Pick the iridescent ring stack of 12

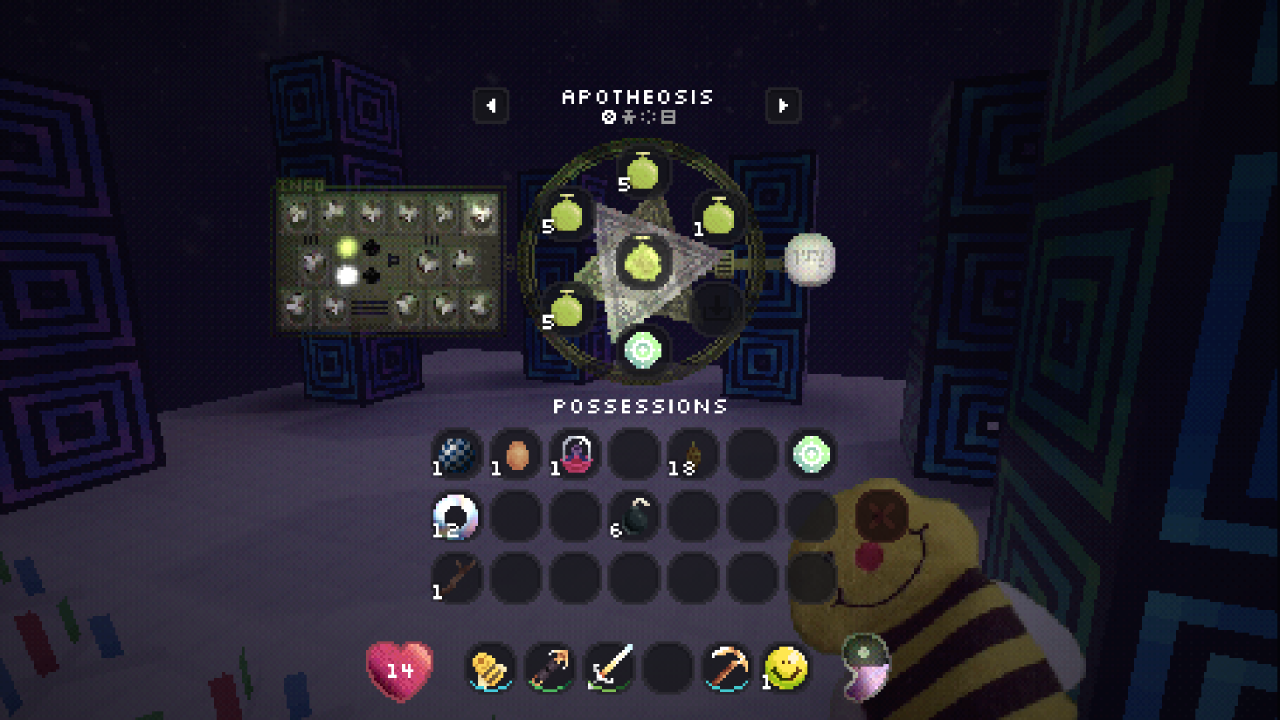click(x=457, y=516)
